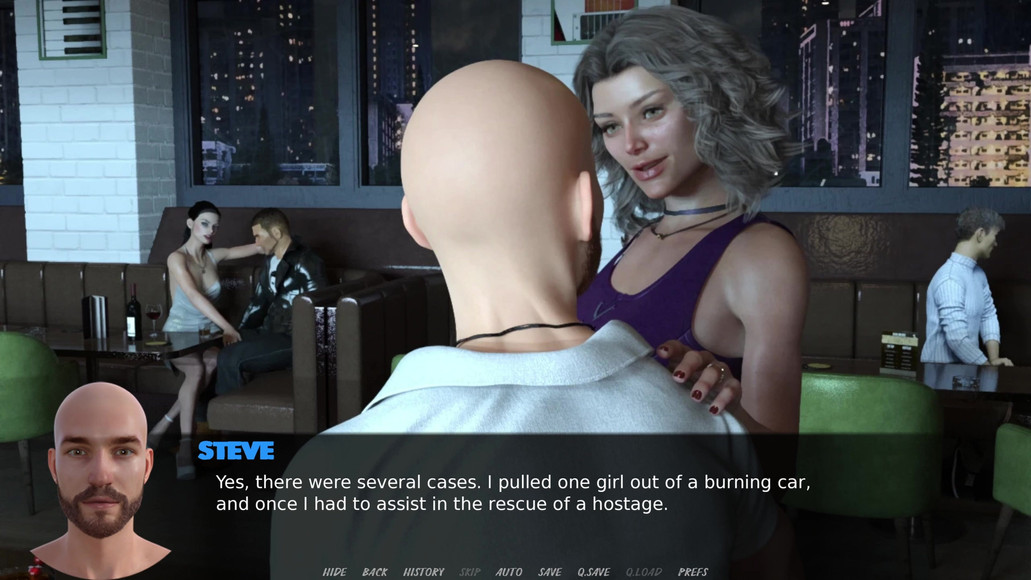Screen dimensions: 1031x580
Task: Open the SAVE game screen
Action: pyautogui.click(x=550, y=572)
